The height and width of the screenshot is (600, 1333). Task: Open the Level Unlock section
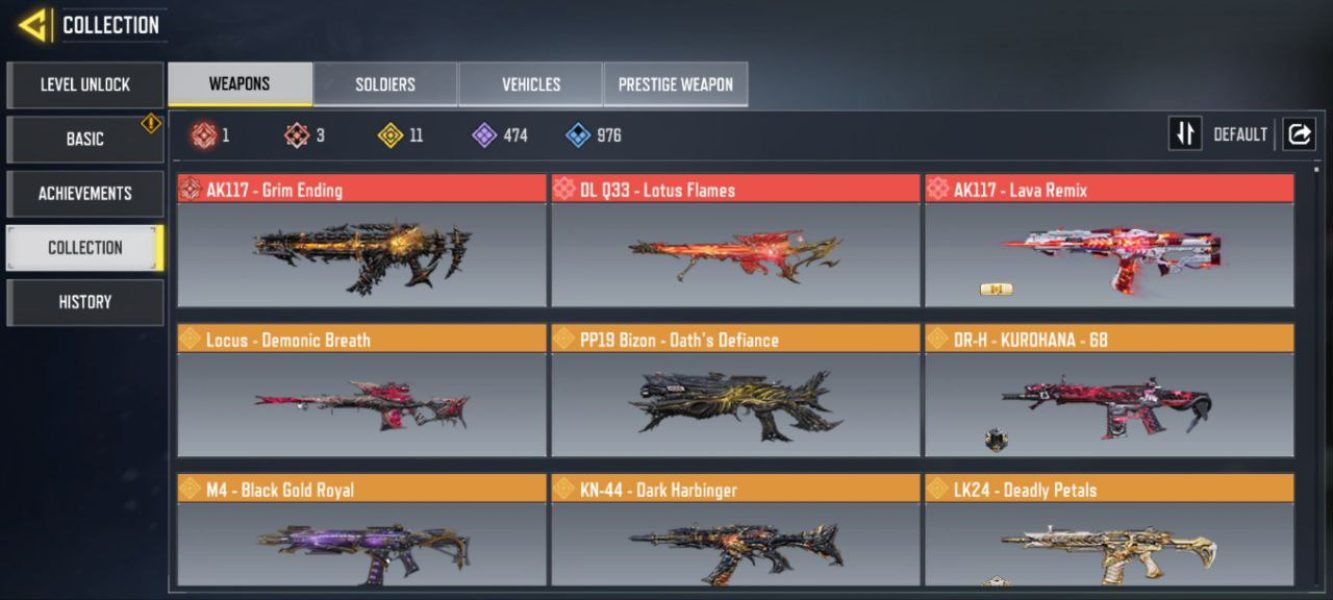coord(85,85)
